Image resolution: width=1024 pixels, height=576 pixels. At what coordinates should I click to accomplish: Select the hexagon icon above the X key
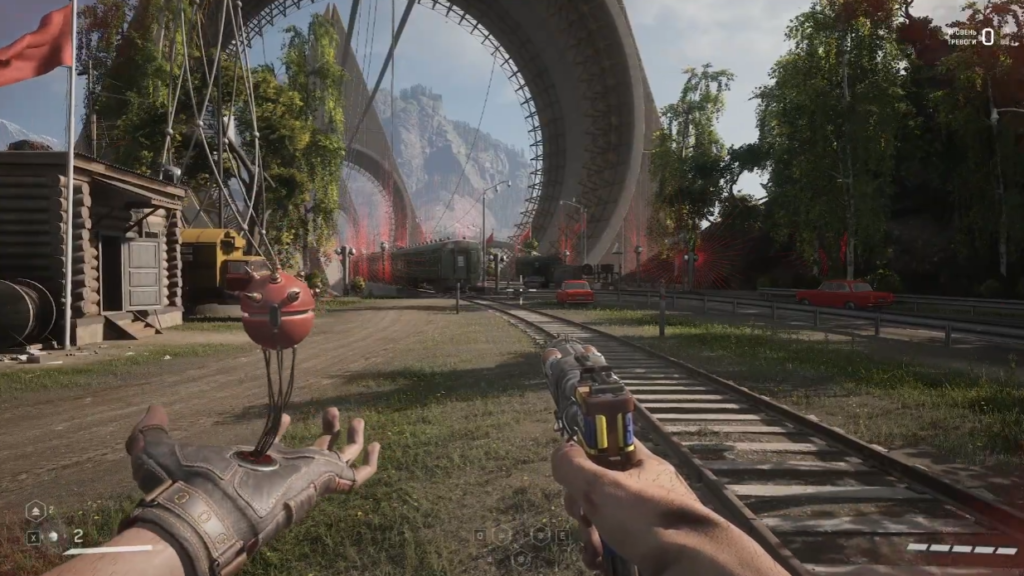(35, 511)
